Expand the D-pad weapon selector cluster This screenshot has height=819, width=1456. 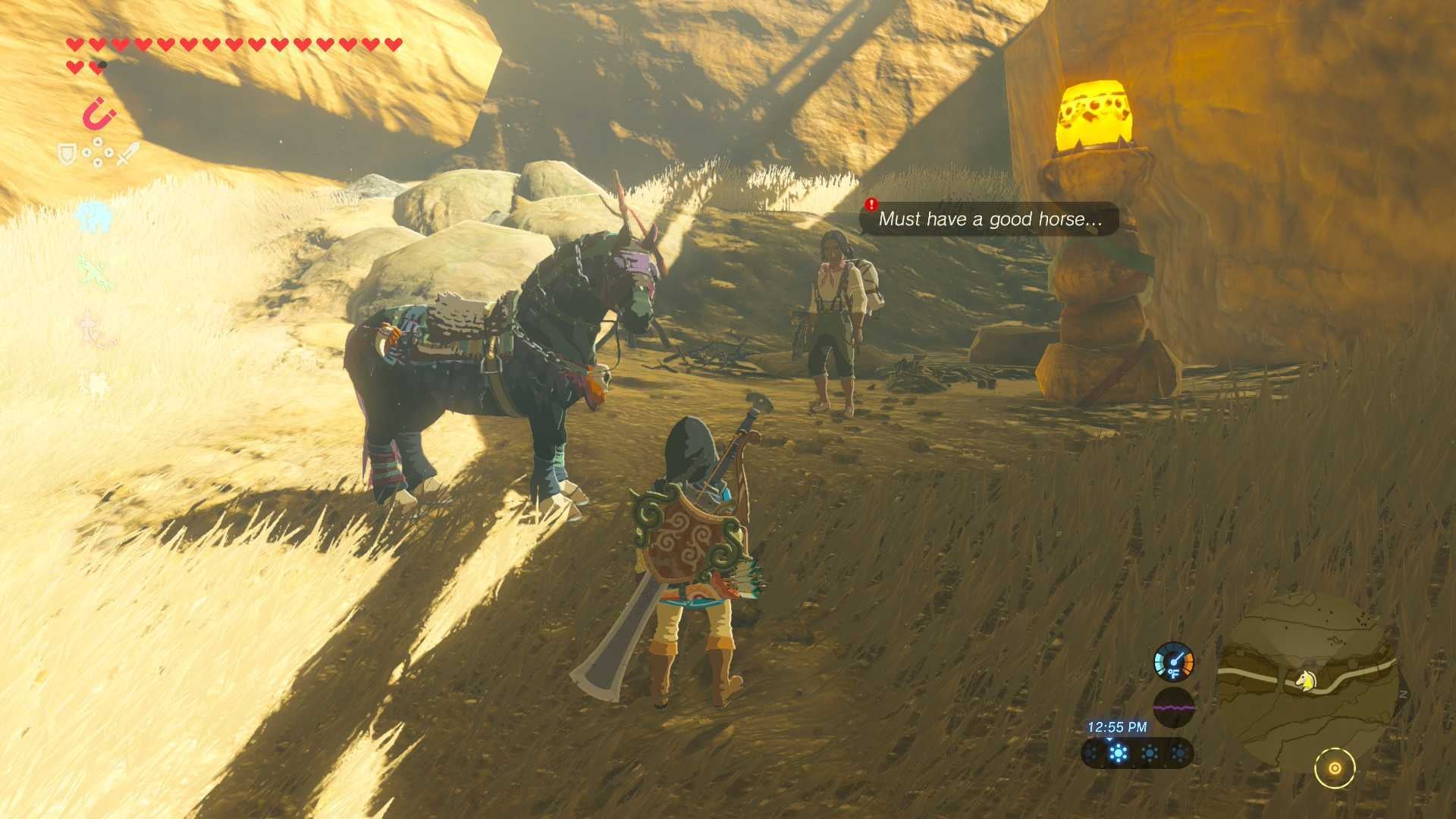tap(98, 153)
